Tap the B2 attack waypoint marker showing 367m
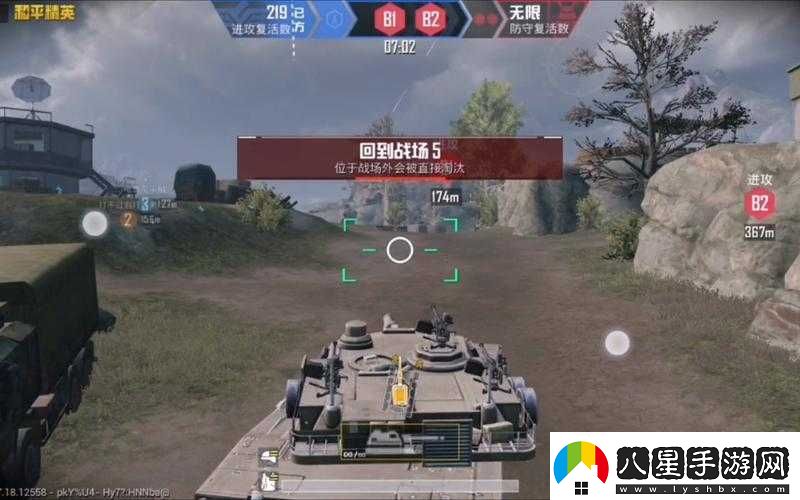 761,205
